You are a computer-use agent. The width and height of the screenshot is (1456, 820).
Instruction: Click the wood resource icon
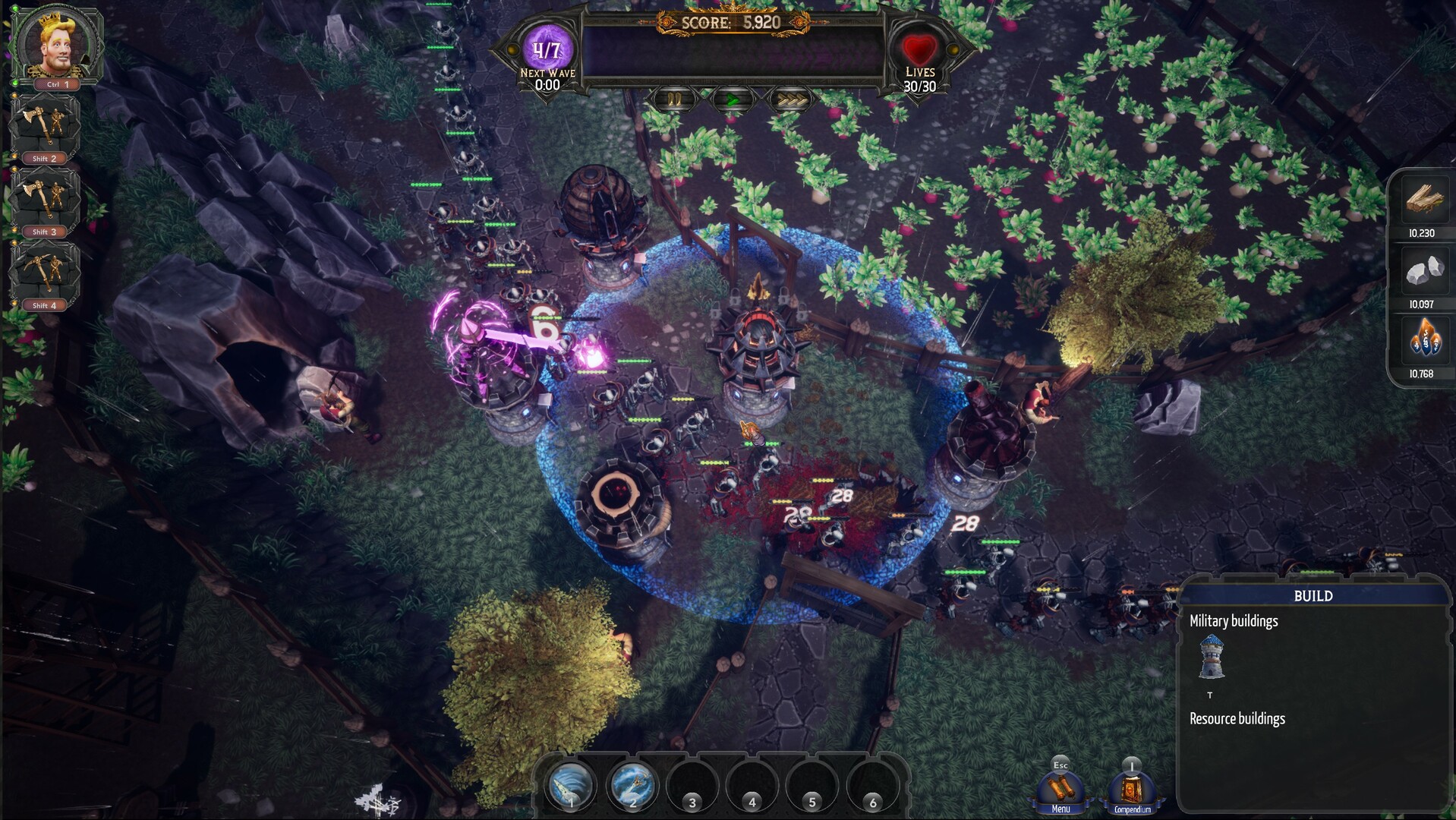pyautogui.click(x=1423, y=200)
